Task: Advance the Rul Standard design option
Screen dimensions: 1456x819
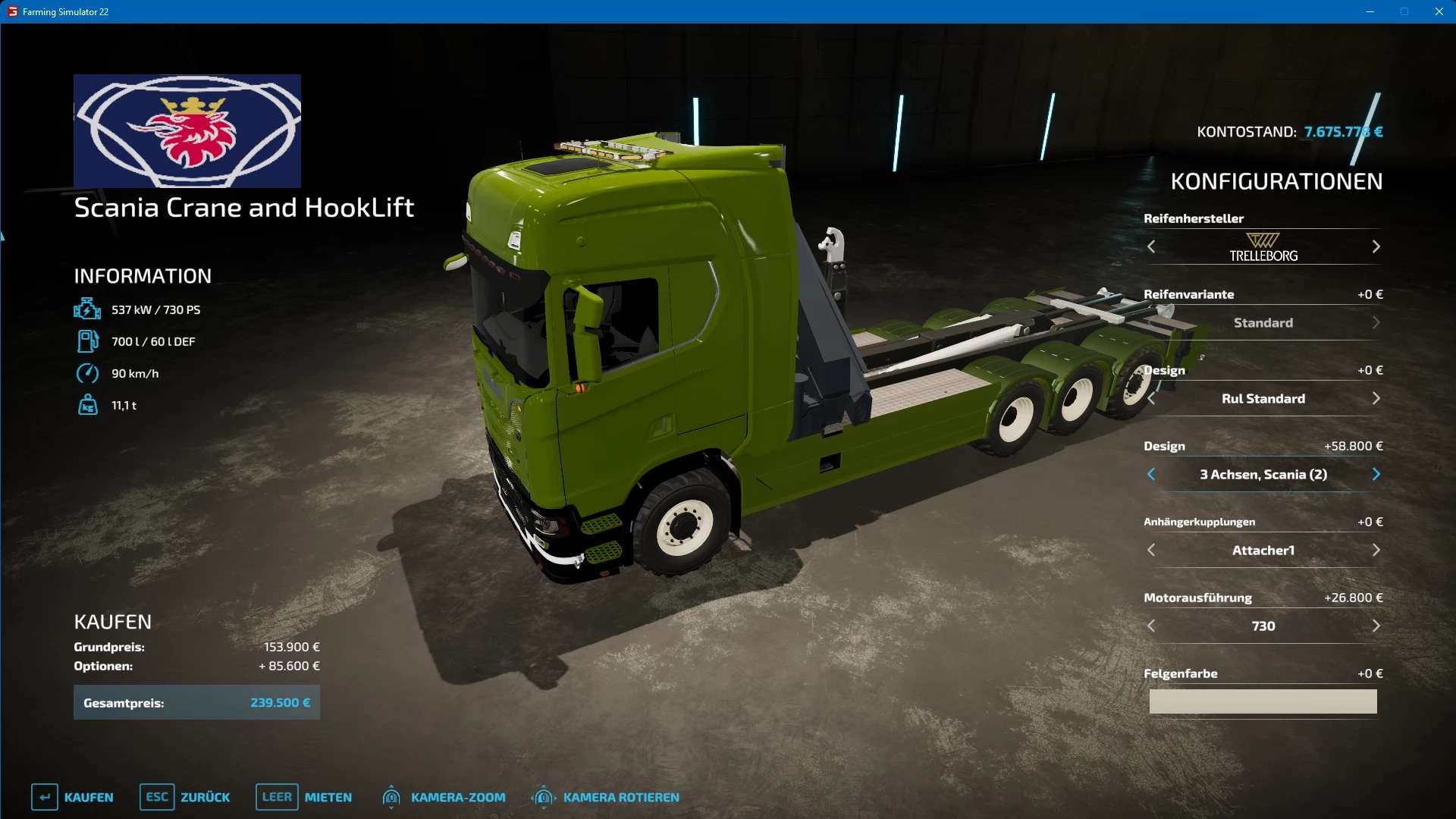Action: (x=1376, y=399)
